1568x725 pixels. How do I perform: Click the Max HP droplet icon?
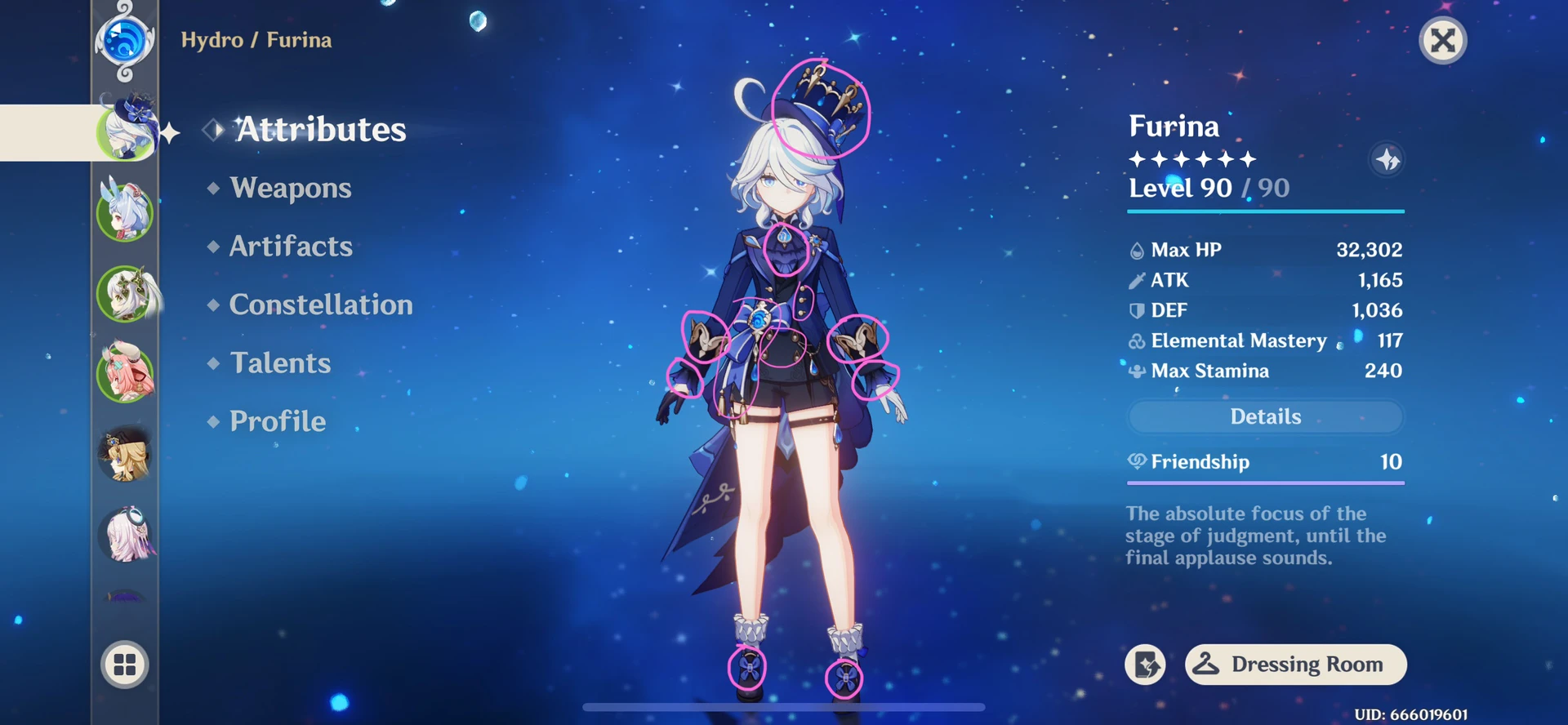[1135, 250]
